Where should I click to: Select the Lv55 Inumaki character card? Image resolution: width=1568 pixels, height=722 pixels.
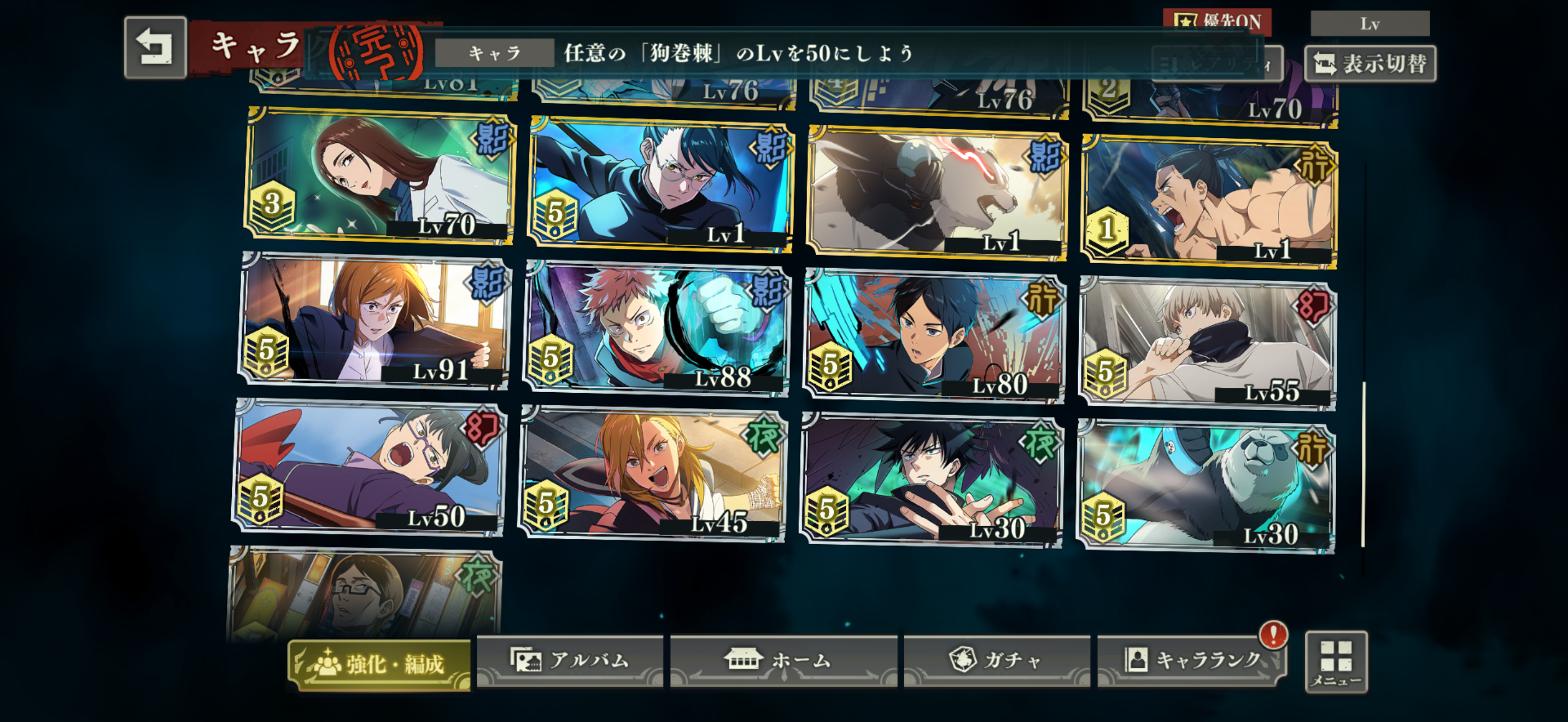(x=1207, y=343)
